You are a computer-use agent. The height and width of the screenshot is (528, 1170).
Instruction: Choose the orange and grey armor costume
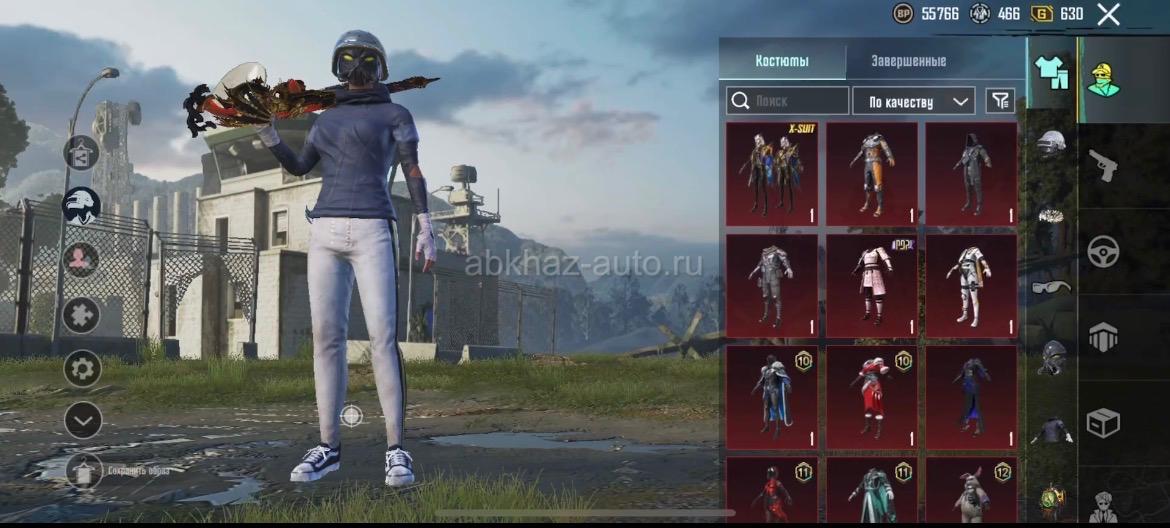point(872,174)
